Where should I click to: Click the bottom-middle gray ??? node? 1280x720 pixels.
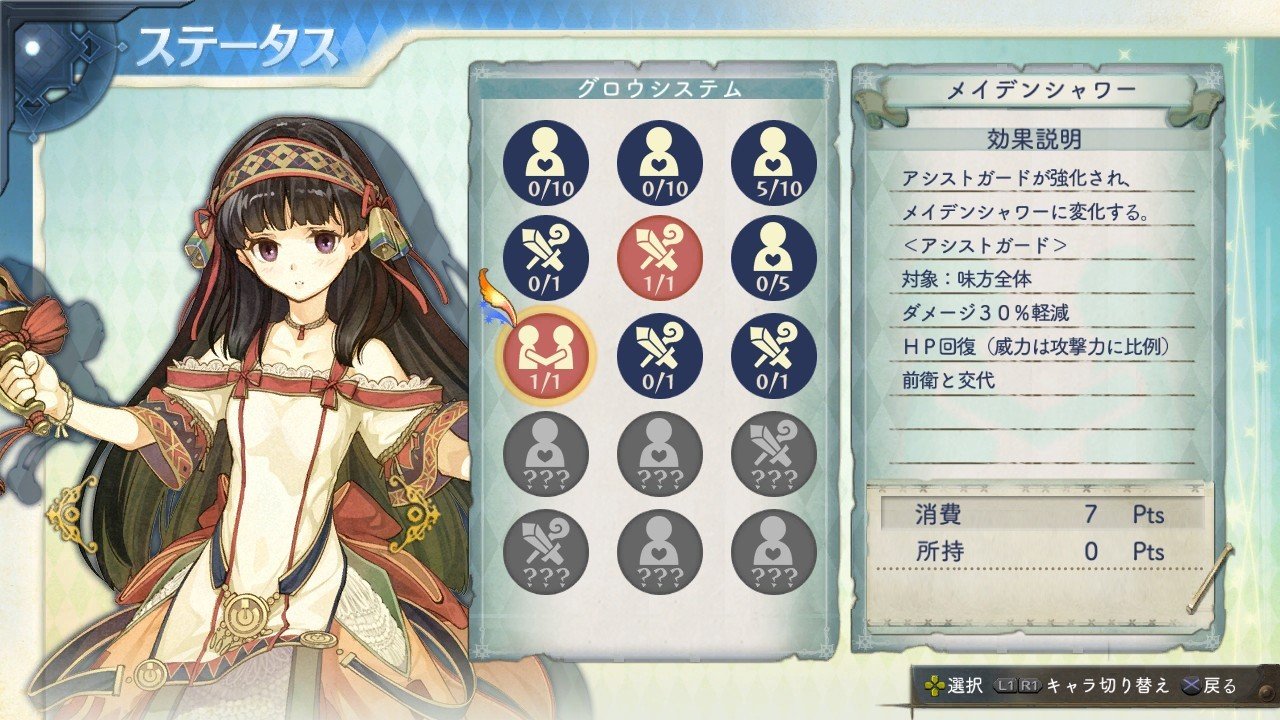point(660,553)
